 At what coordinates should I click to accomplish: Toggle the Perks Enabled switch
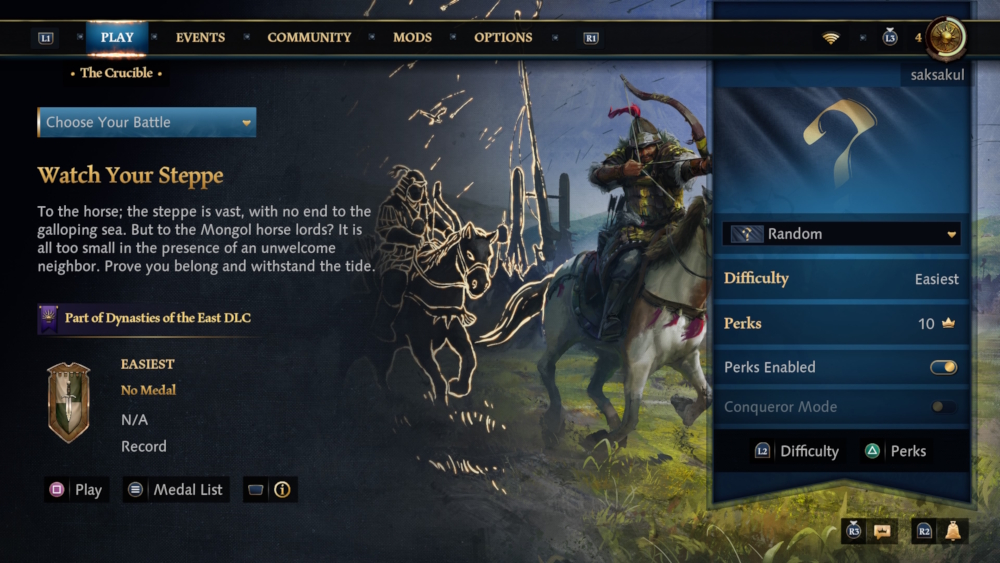pyautogui.click(x=943, y=367)
